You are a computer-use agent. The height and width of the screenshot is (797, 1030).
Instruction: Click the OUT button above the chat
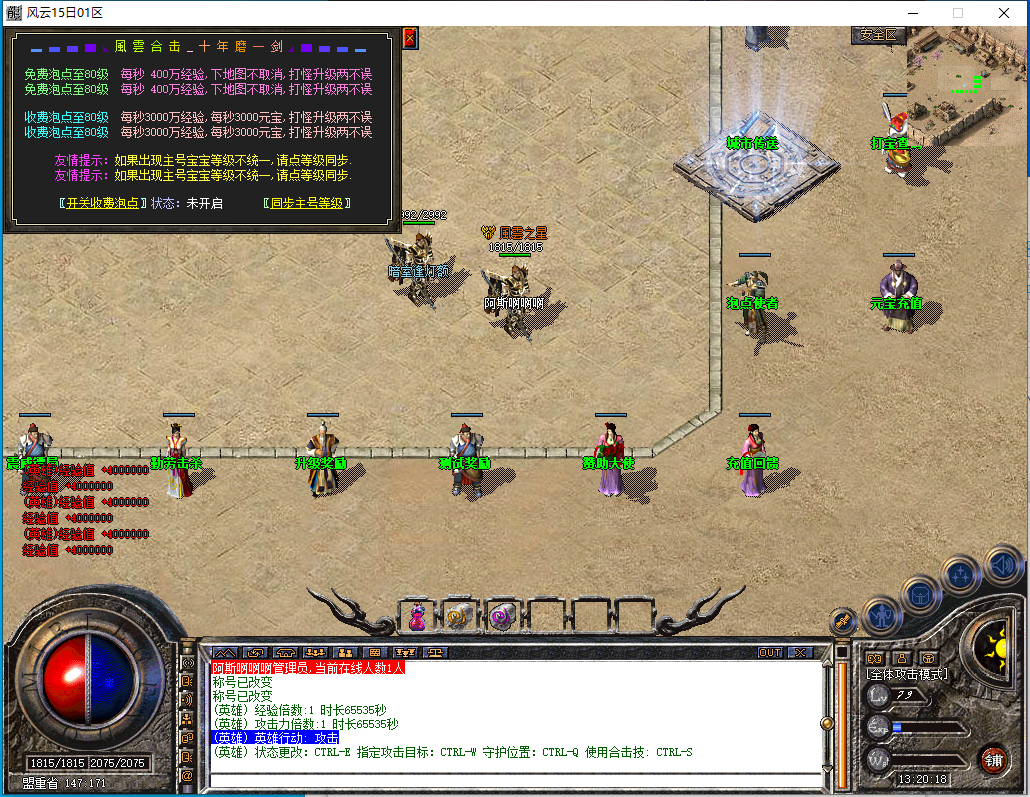pyautogui.click(x=769, y=653)
